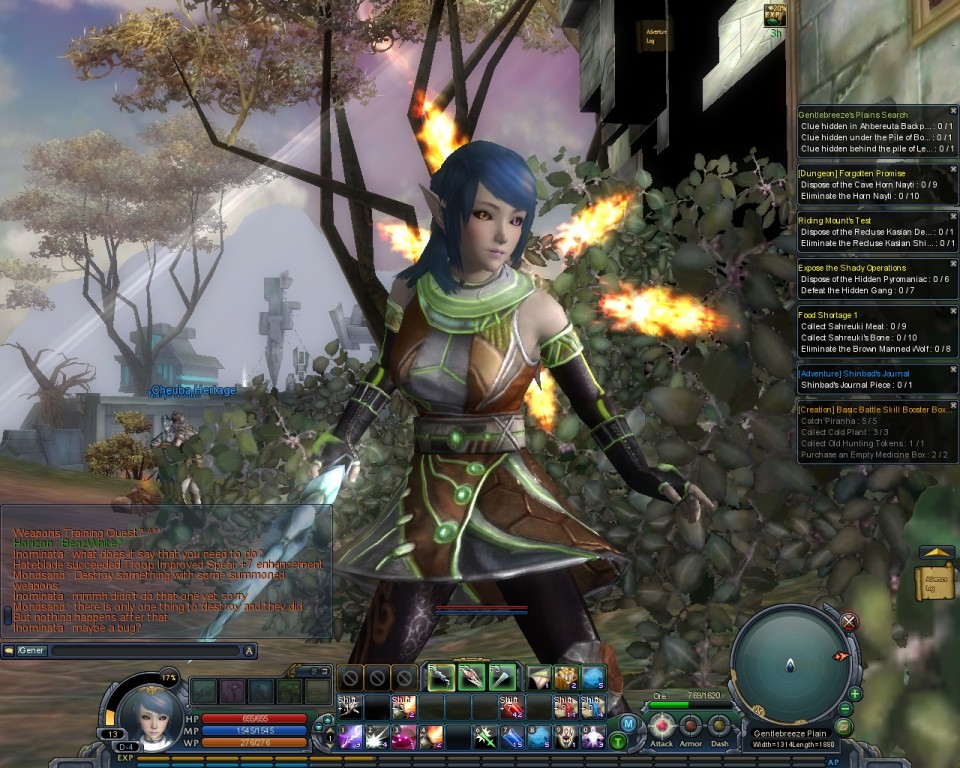Select the F1 weapon slot

(441, 678)
